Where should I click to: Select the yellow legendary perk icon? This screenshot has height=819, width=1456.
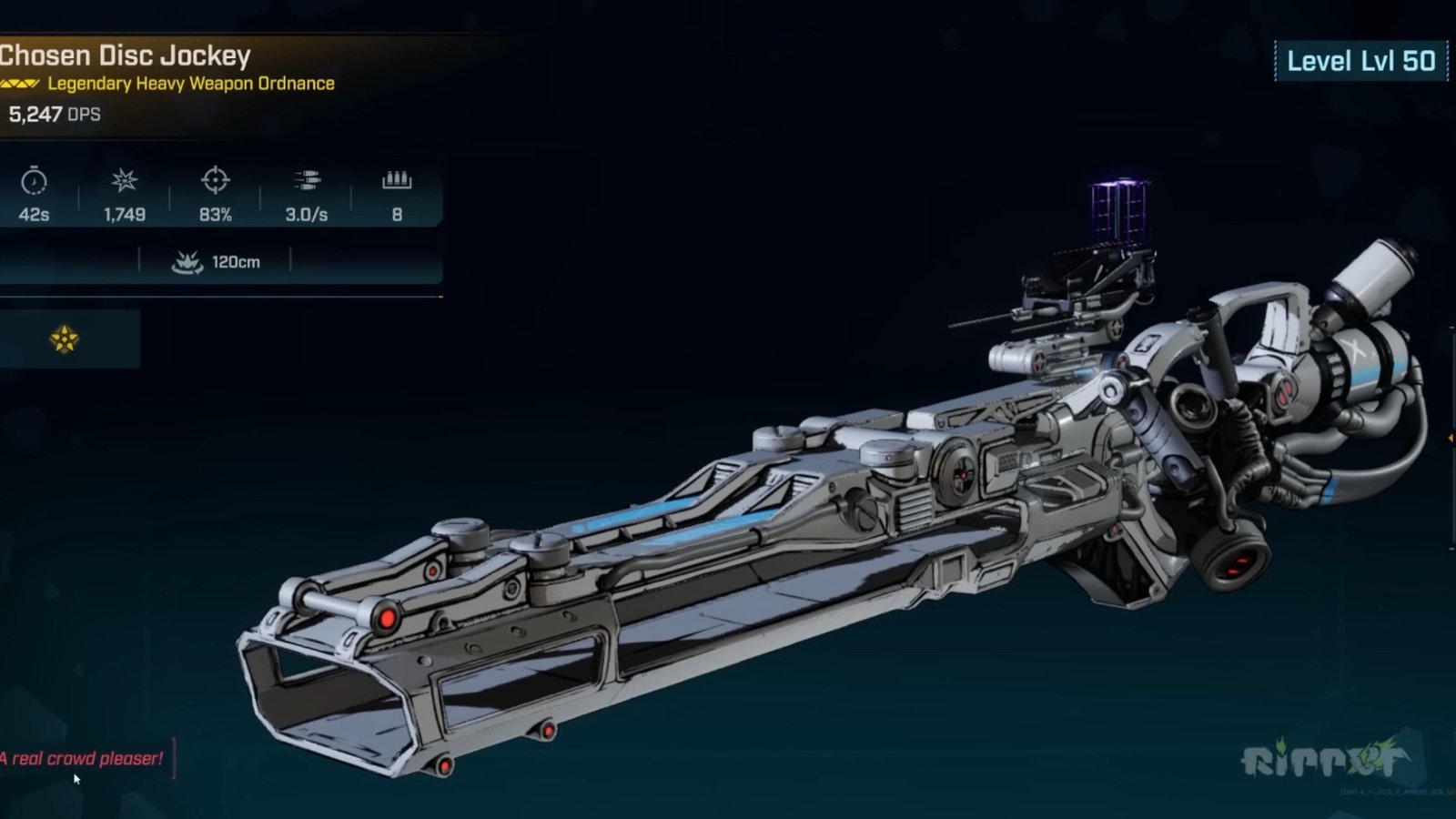[x=65, y=339]
